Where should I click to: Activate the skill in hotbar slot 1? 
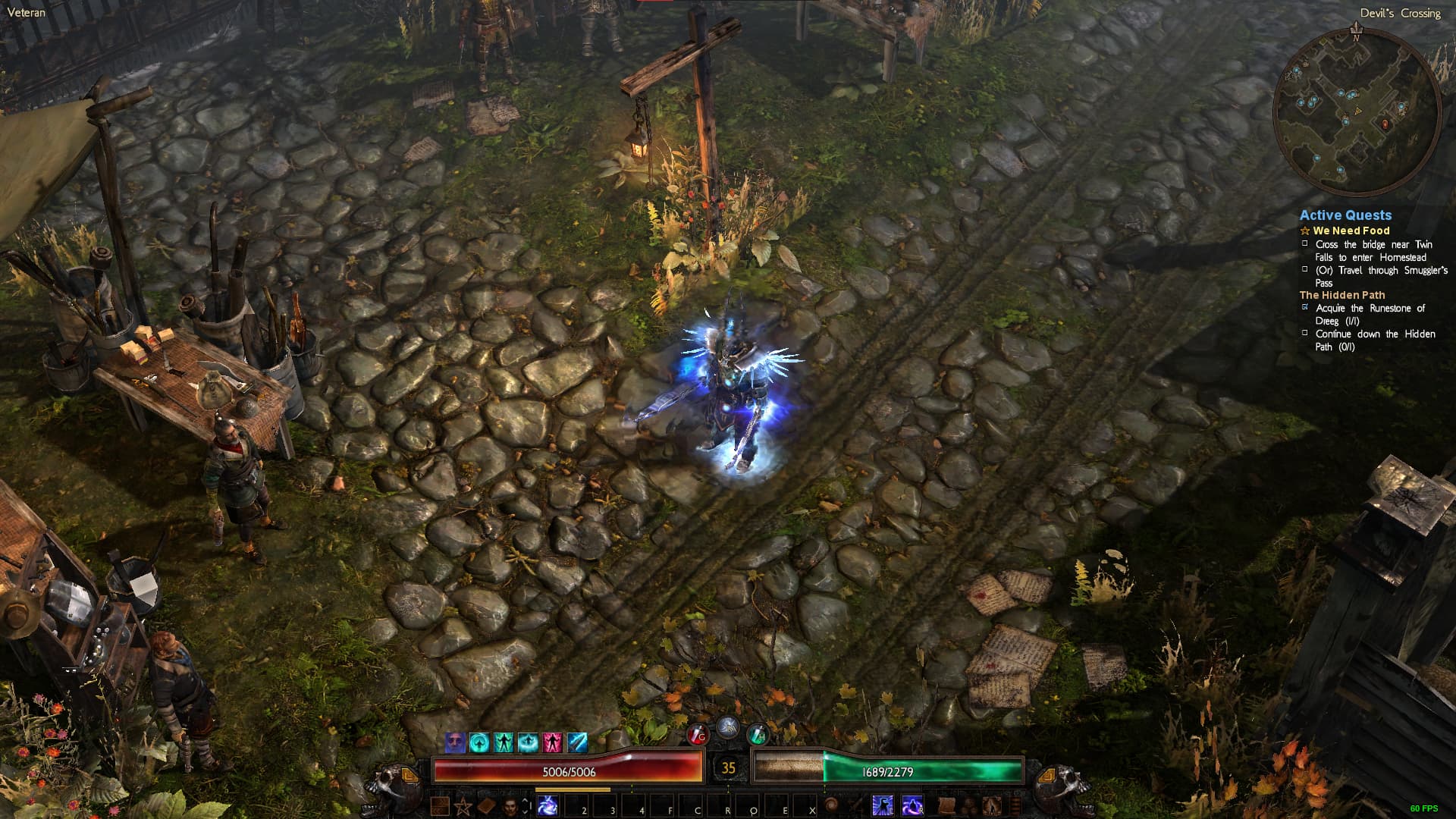pyautogui.click(x=548, y=805)
